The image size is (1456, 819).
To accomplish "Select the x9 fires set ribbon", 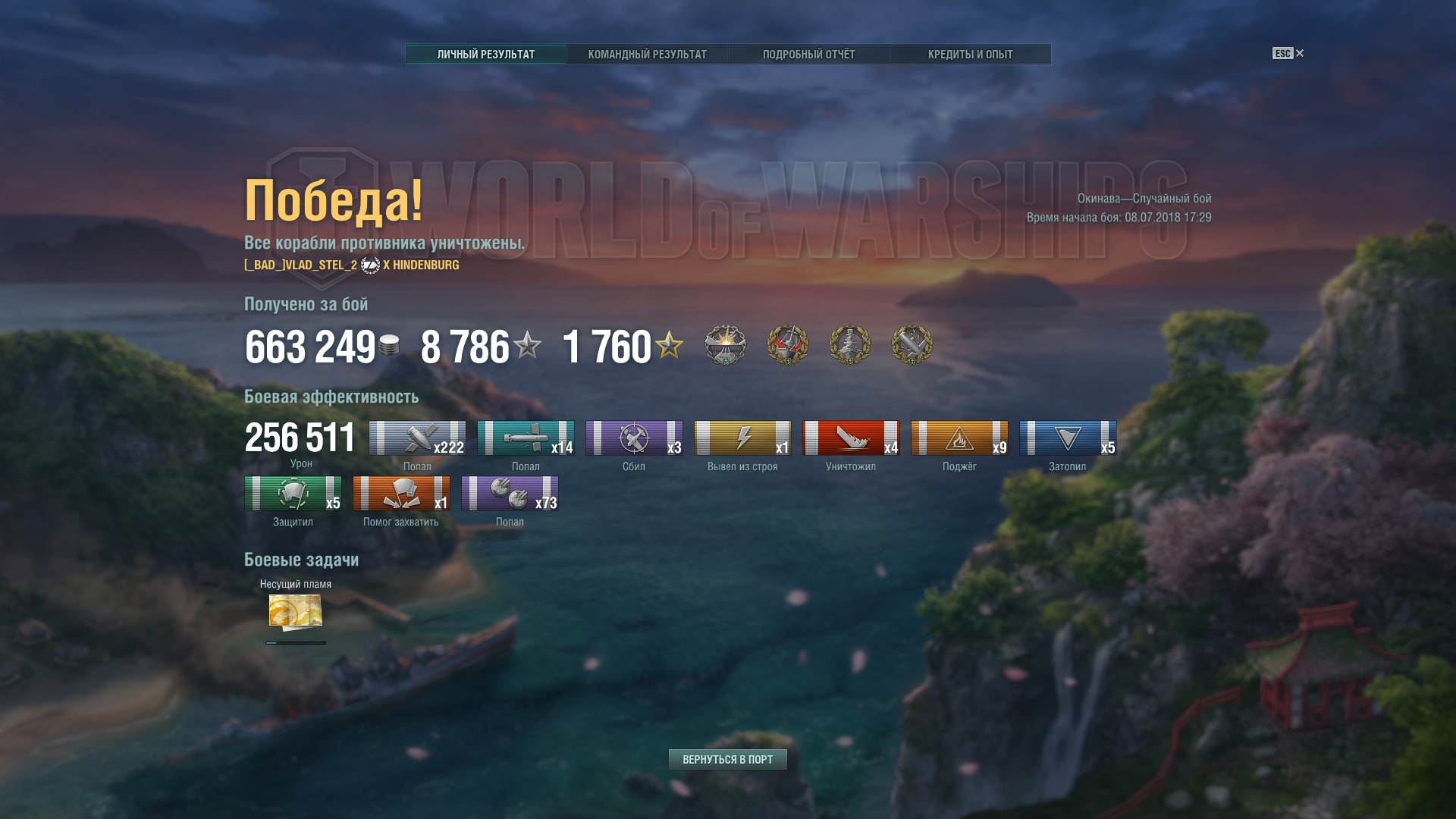I will (959, 438).
